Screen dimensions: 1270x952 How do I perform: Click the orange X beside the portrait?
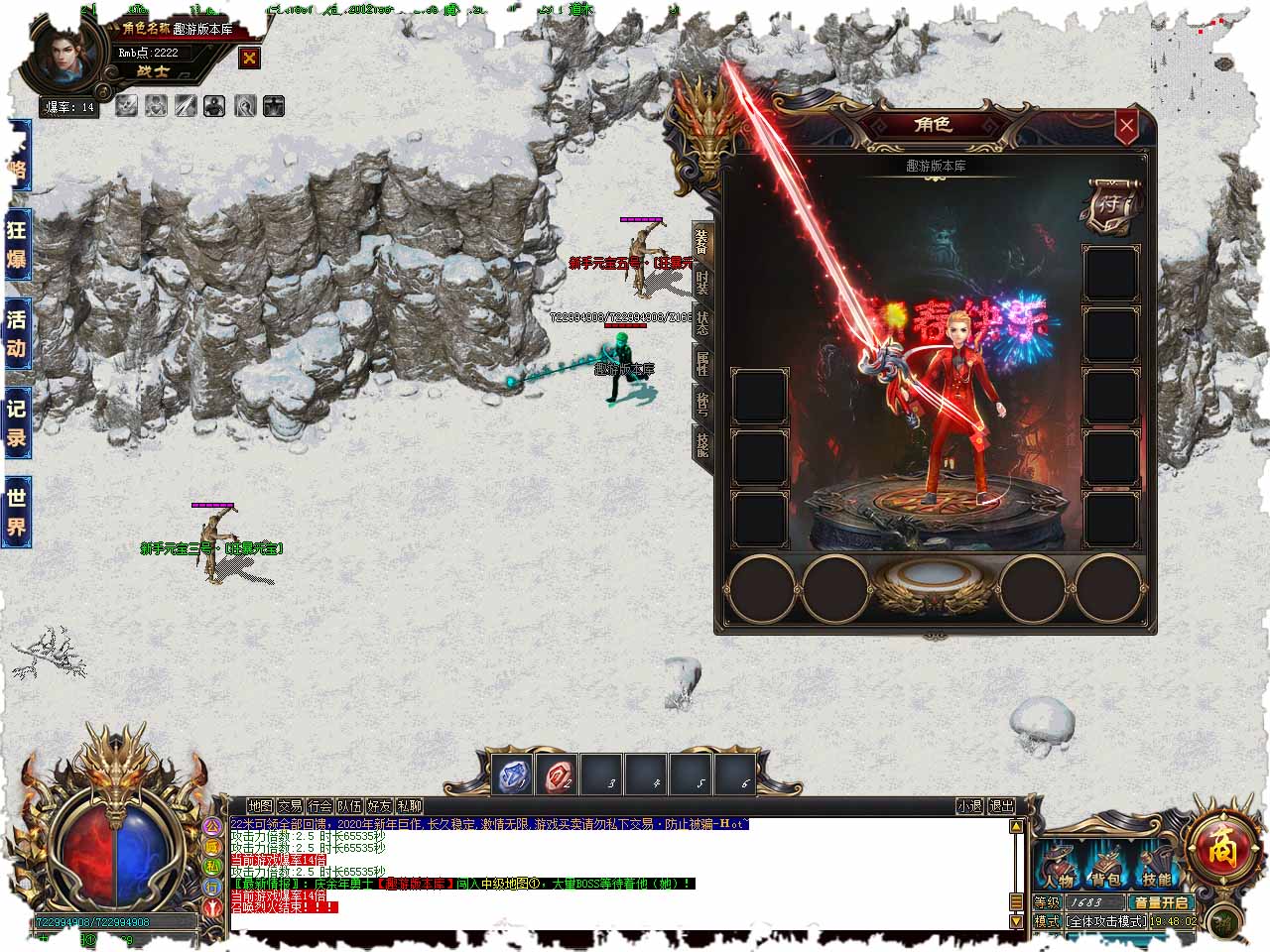coord(249,59)
